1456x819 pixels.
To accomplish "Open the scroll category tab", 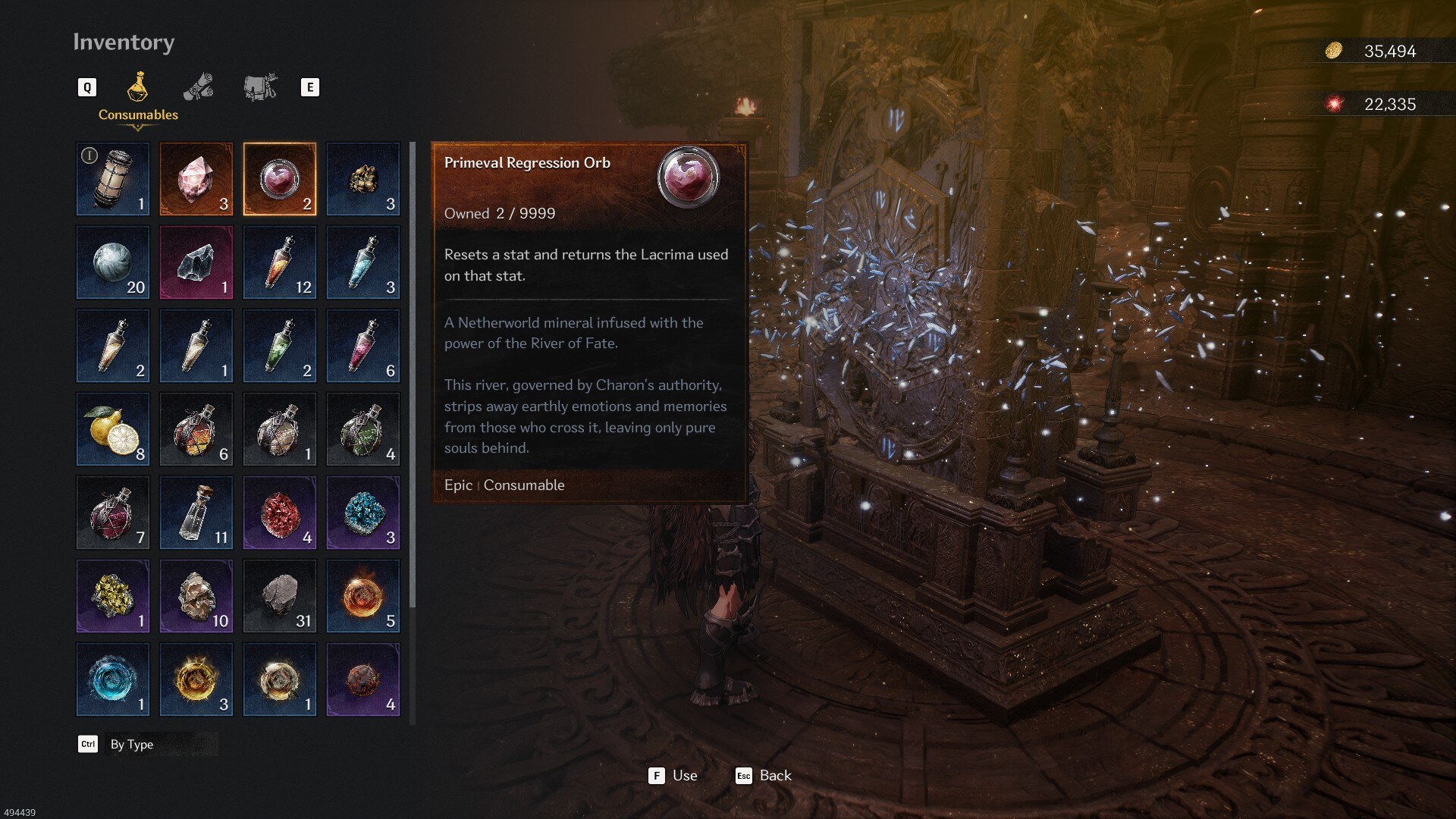I will click(199, 87).
